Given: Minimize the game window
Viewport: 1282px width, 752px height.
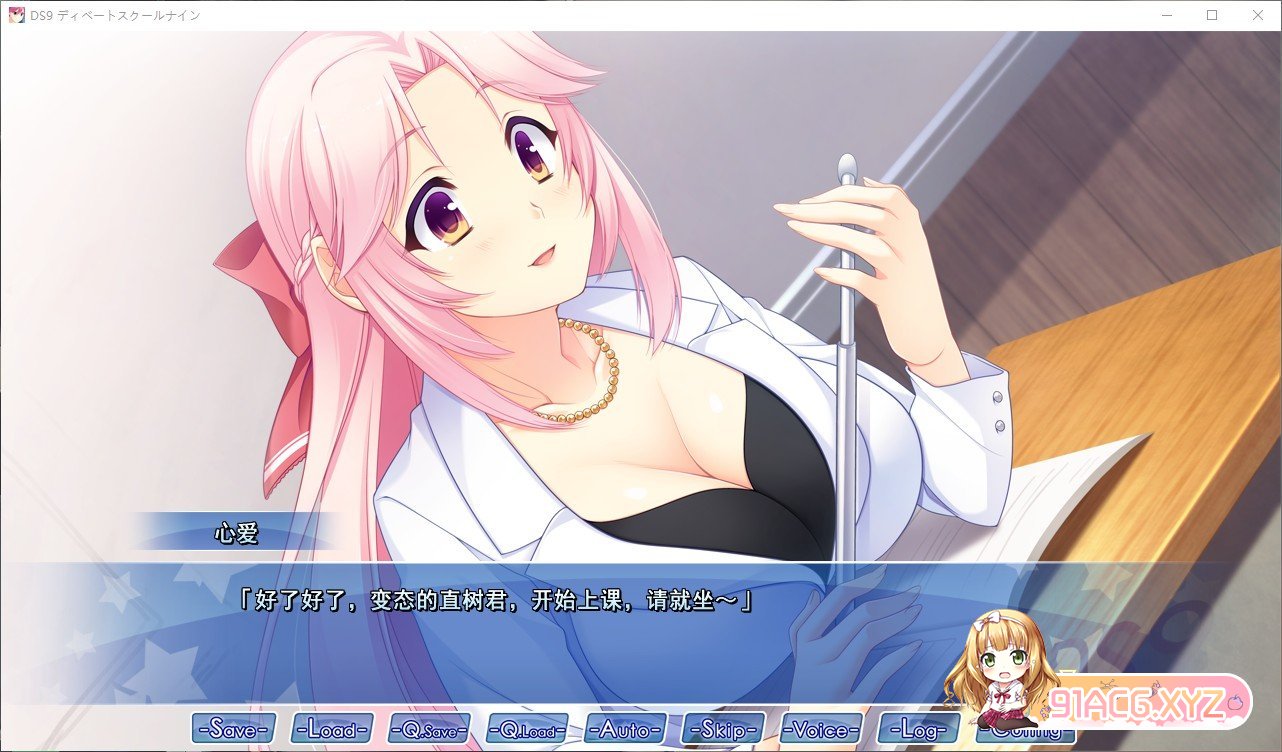Looking at the screenshot, I should [x=1166, y=15].
